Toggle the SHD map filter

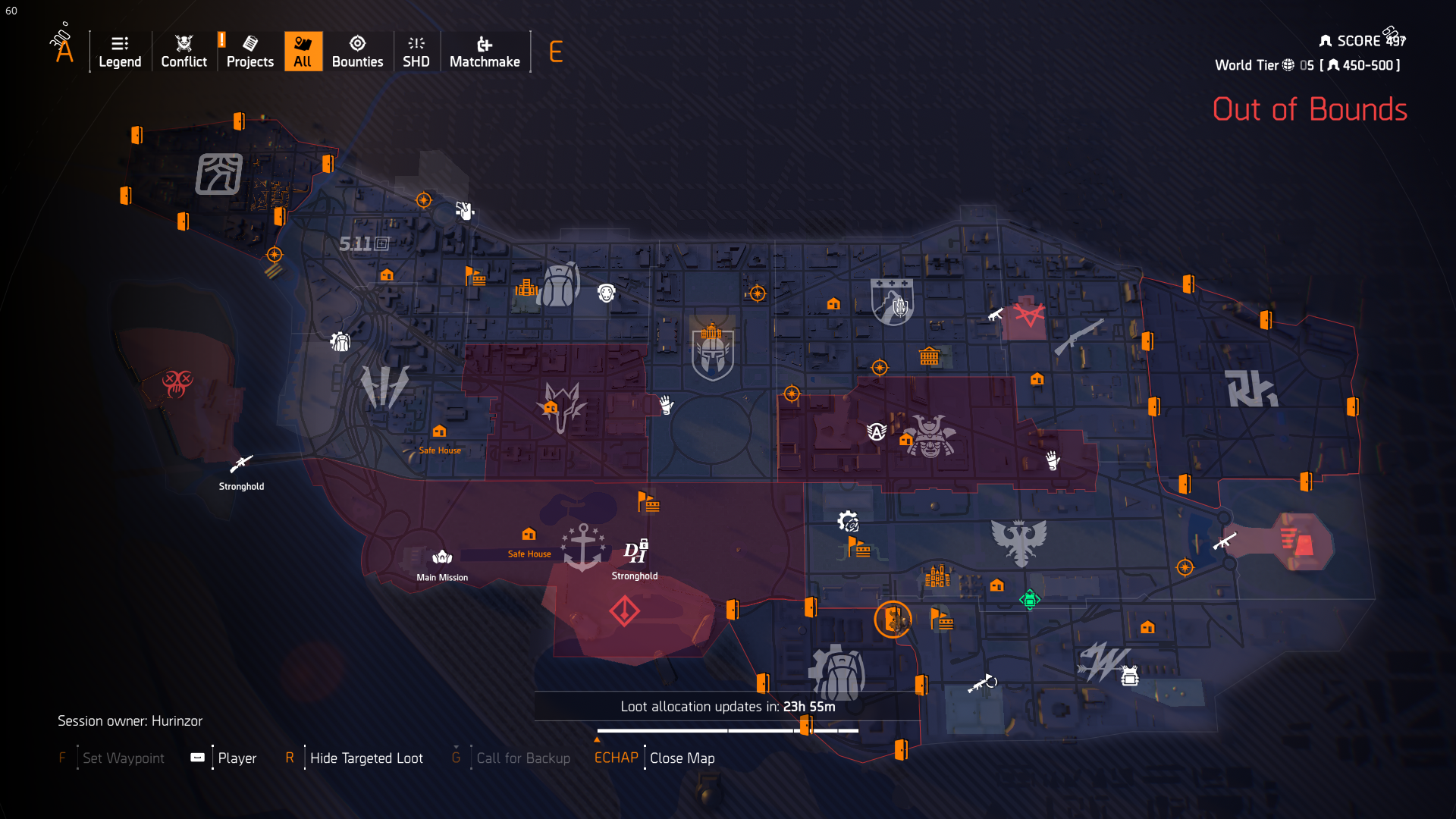pos(416,51)
